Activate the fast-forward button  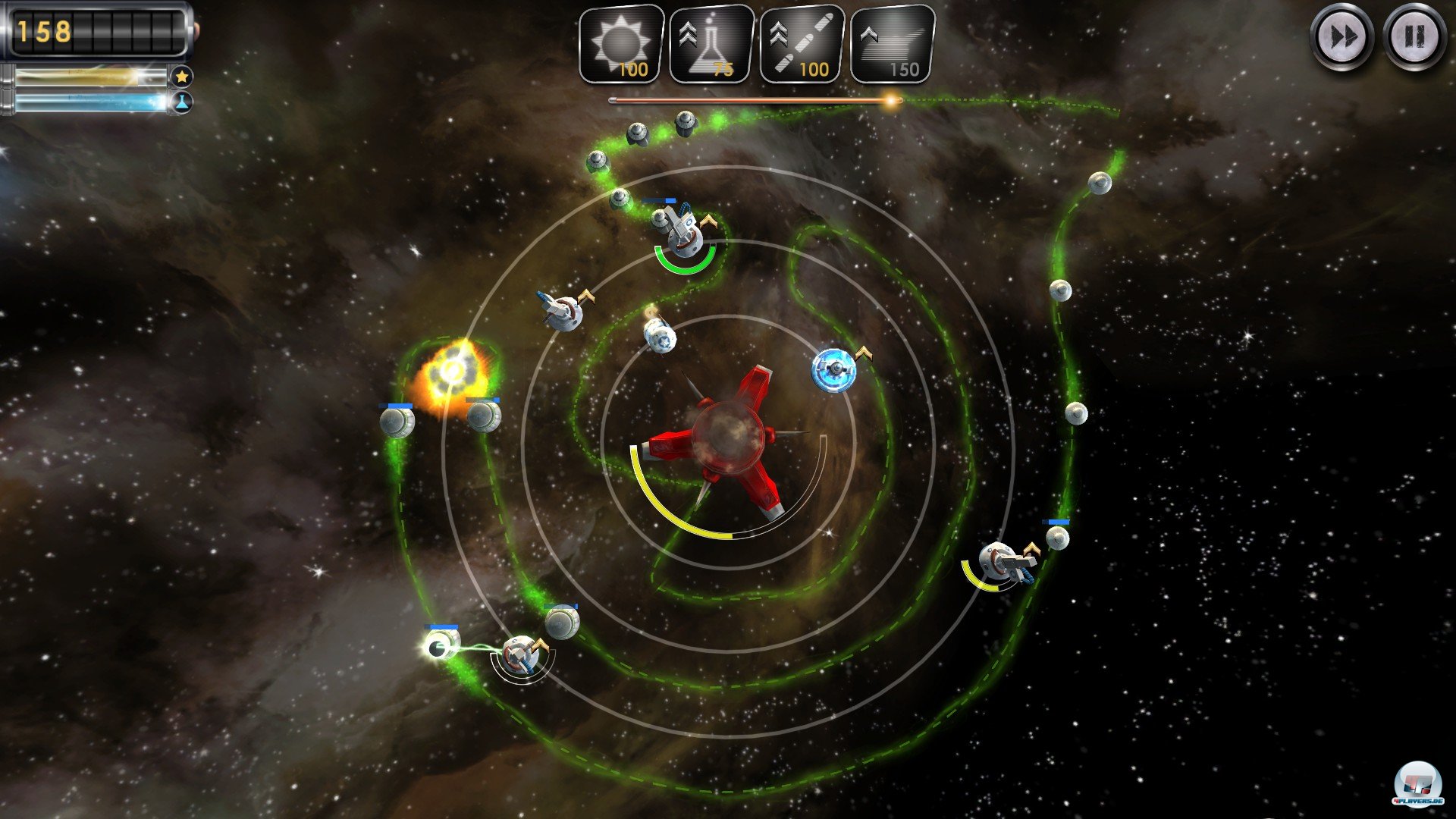coord(1341,37)
